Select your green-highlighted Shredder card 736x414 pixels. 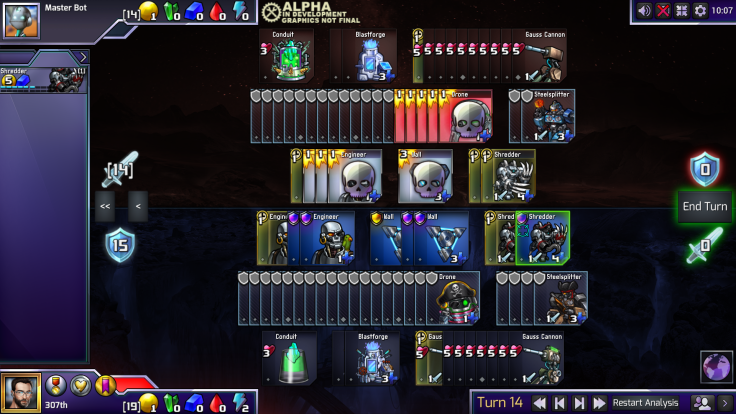pos(544,238)
